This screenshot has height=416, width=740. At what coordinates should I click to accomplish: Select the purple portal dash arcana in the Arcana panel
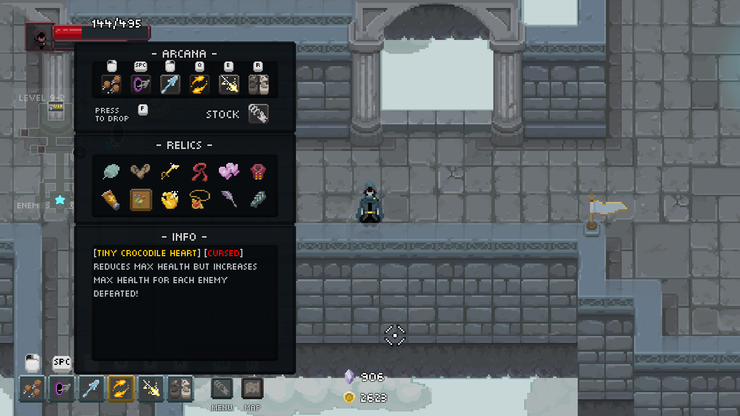[x=141, y=84]
